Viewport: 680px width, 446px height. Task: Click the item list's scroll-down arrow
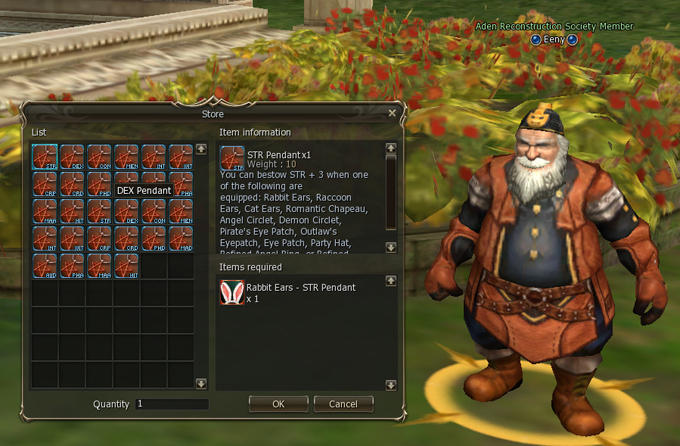pos(201,383)
